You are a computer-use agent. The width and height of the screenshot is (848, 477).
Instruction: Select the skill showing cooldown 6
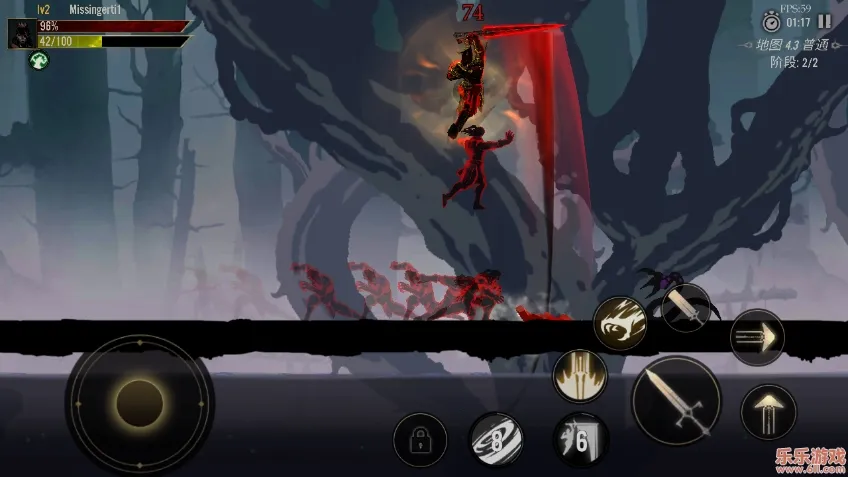[x=581, y=439]
